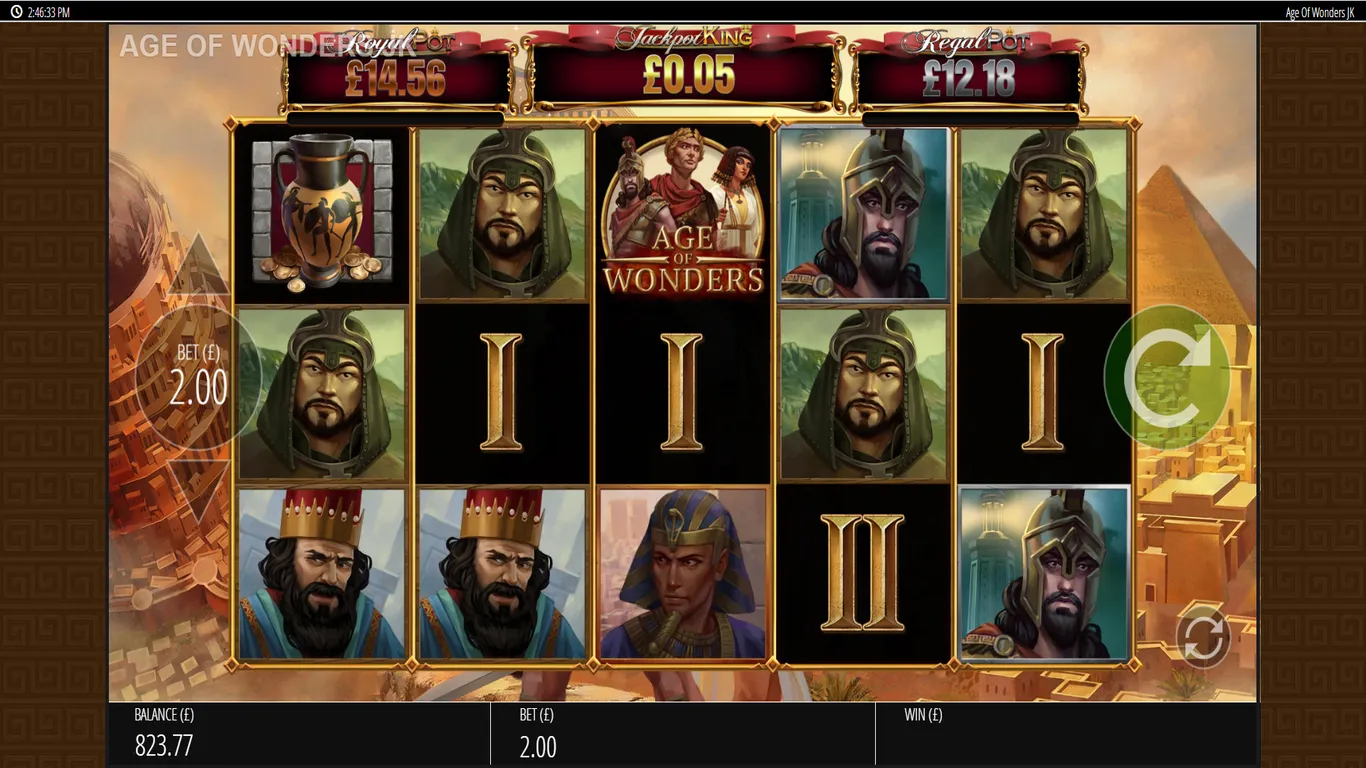The image size is (1366, 768).
Task: Open autoplay with the small circular arrows
Action: [1202, 637]
